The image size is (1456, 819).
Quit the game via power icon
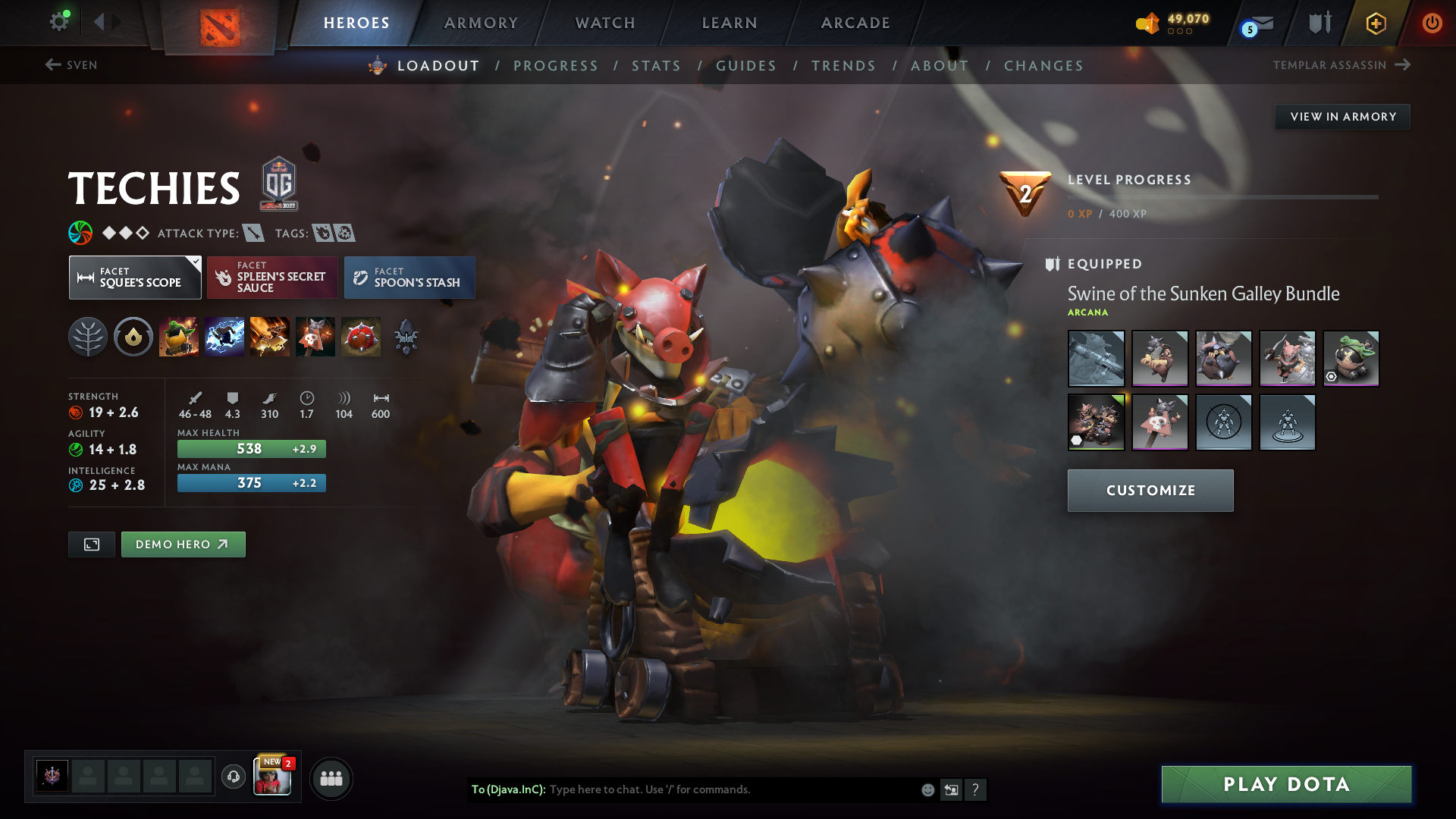click(1432, 23)
